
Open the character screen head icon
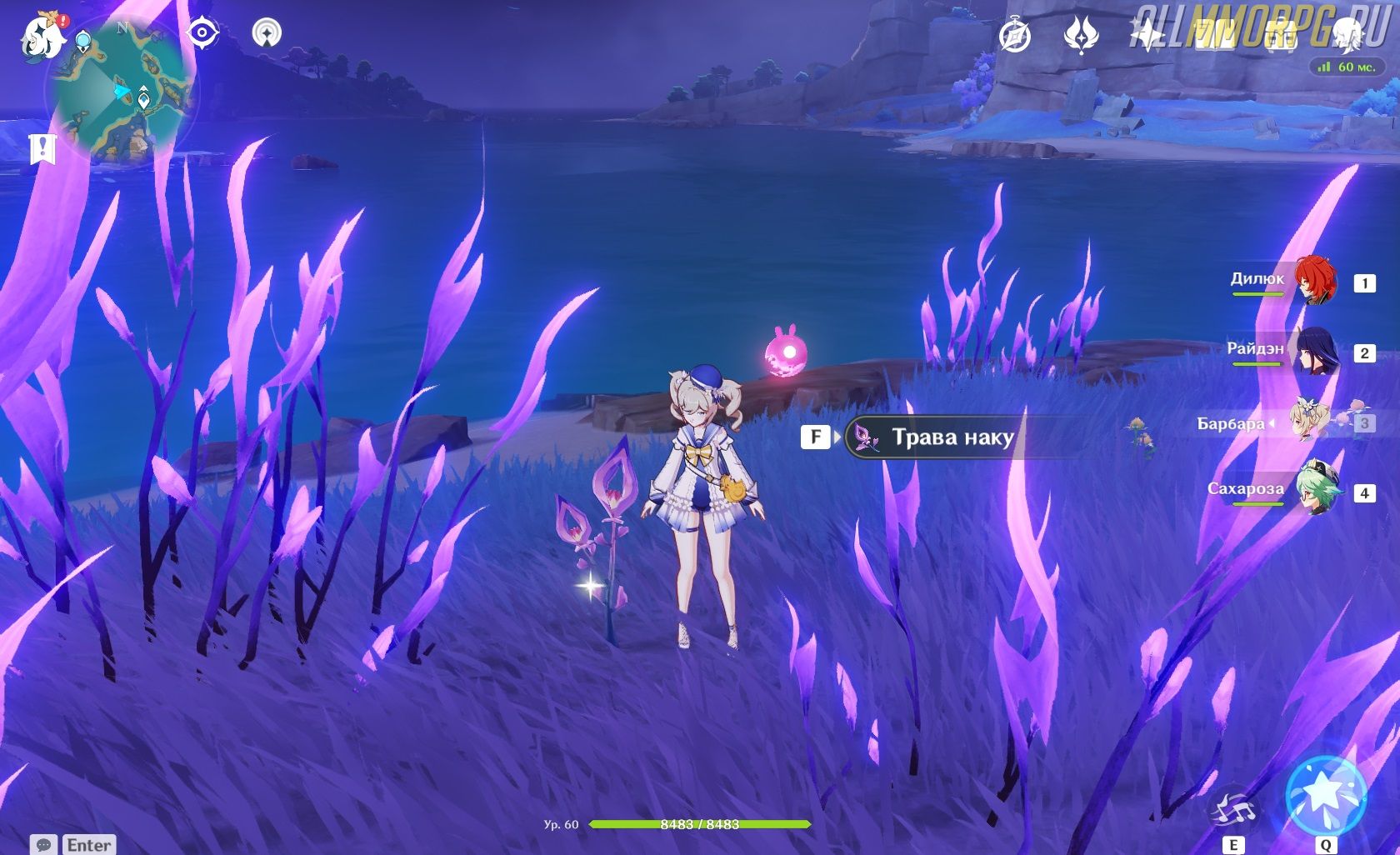click(x=1347, y=36)
